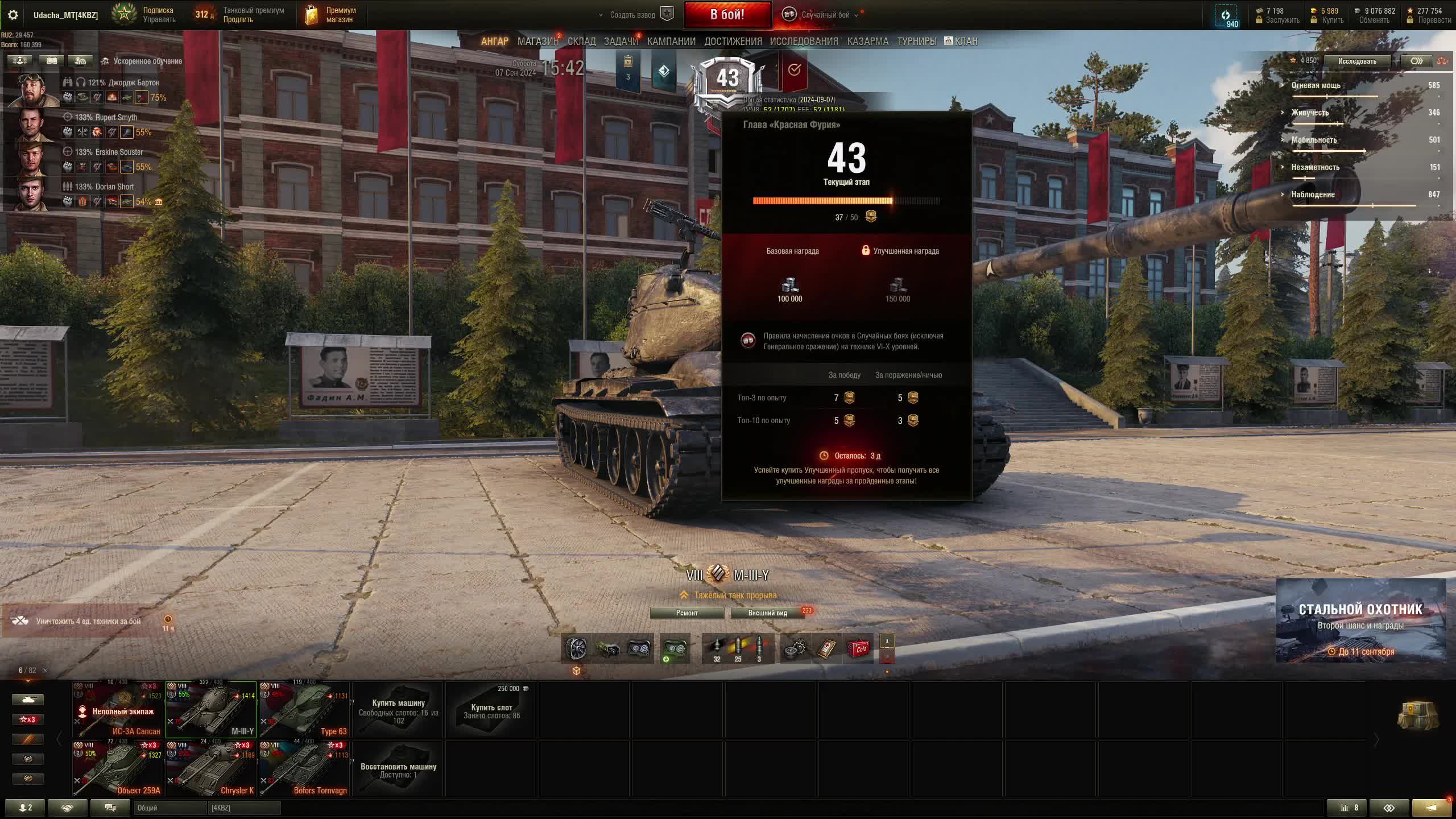Go to the ИССЛЕДОВАНИЯ tab
The height and width of the screenshot is (819, 1456).
point(804,42)
